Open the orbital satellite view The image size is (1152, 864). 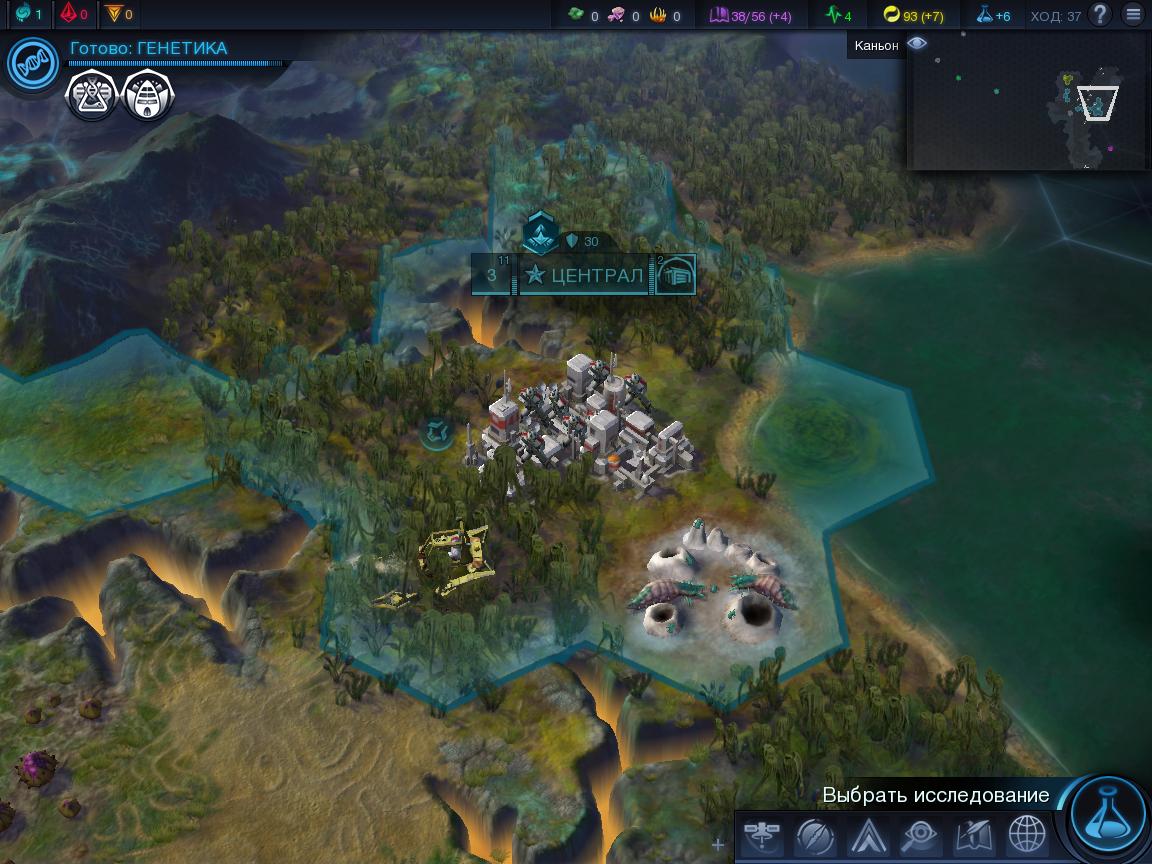(762, 835)
